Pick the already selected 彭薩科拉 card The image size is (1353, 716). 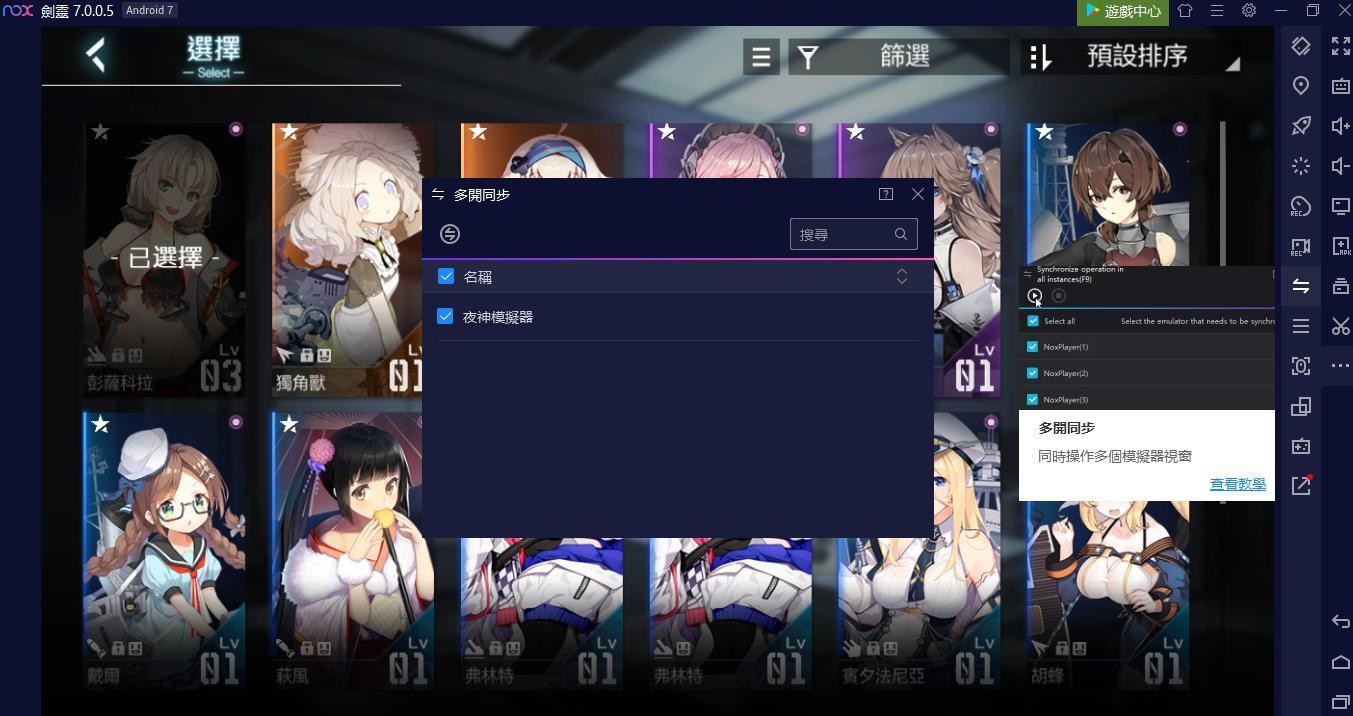(x=165, y=260)
